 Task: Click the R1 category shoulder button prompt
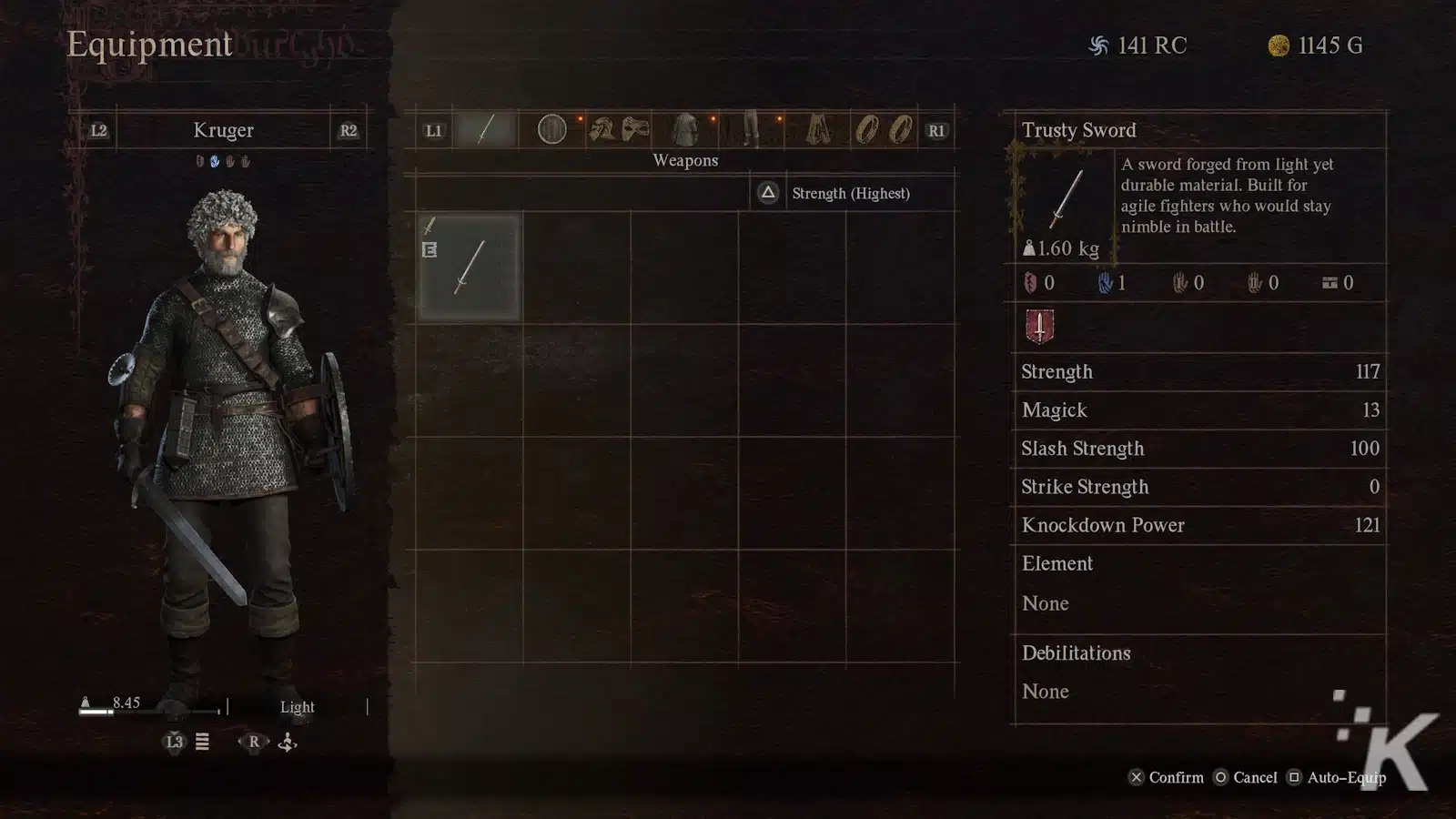tap(938, 130)
